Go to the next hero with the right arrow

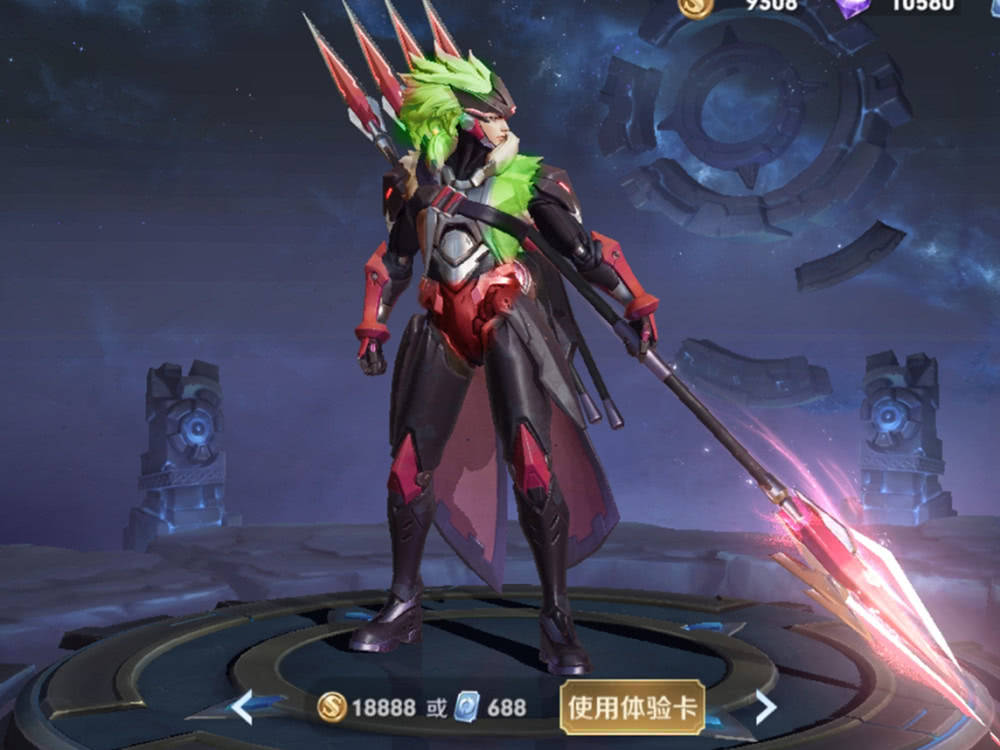765,707
